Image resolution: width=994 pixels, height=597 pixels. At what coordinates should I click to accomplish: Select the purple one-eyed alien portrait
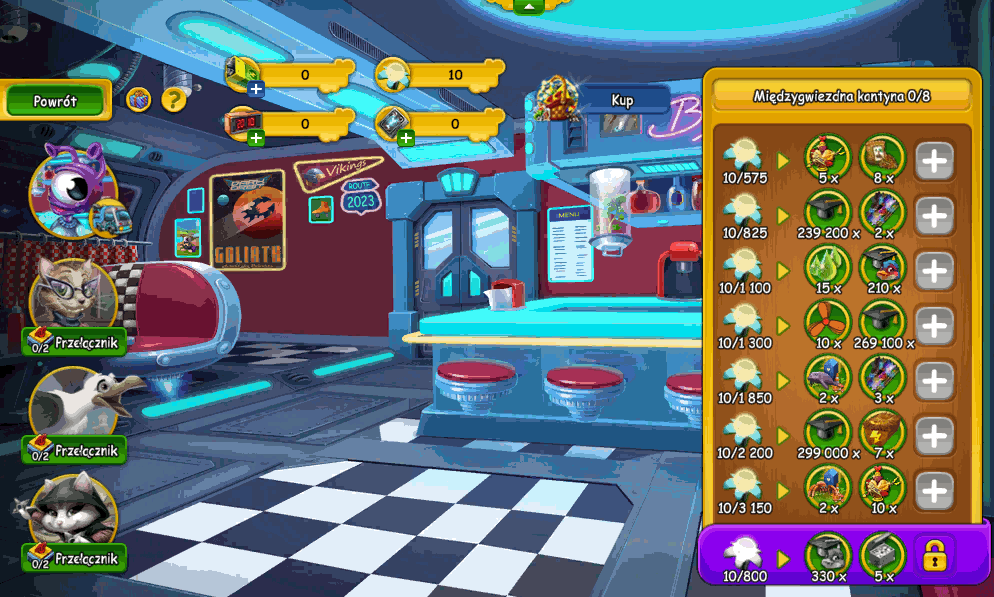70,186
